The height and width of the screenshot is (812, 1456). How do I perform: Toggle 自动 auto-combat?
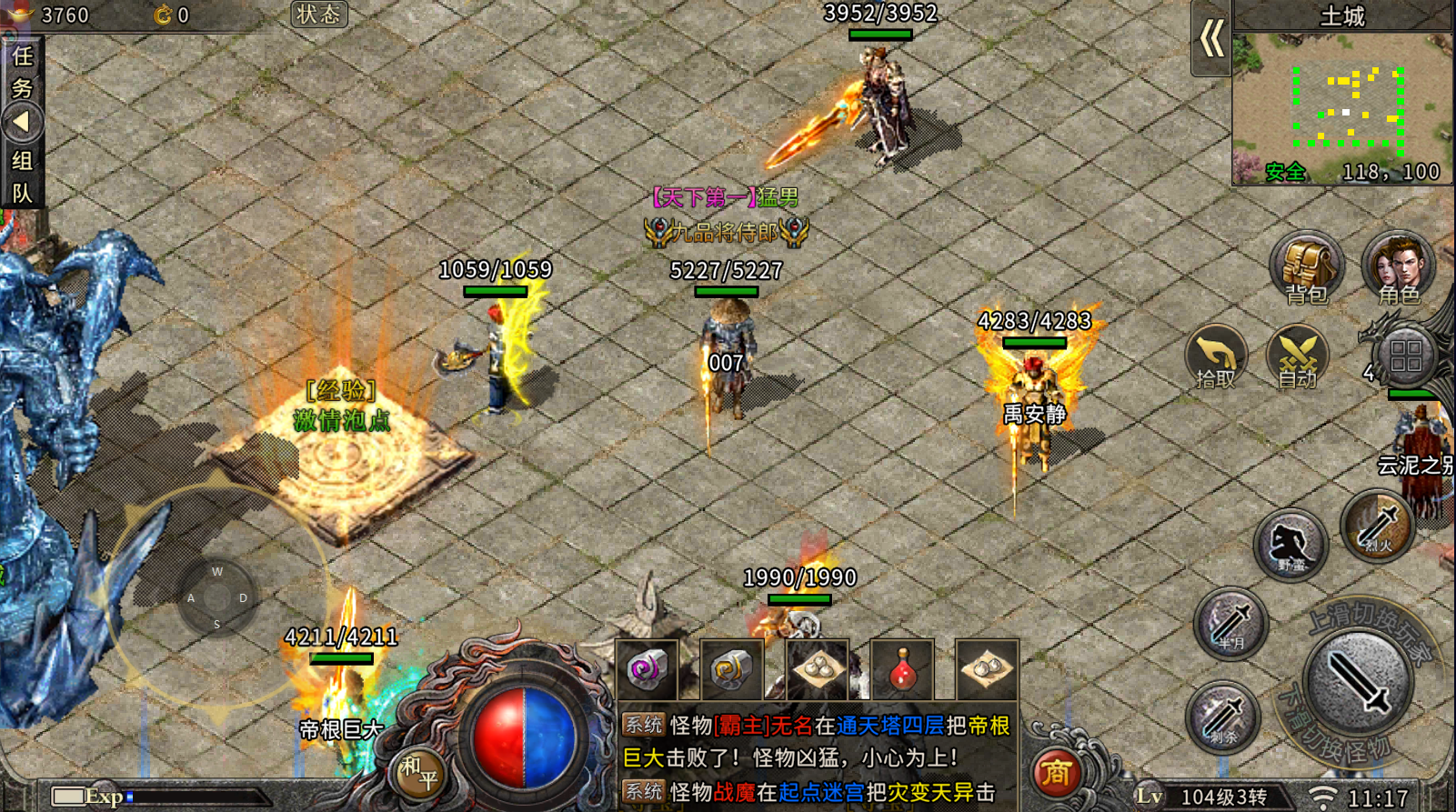[x=1298, y=356]
